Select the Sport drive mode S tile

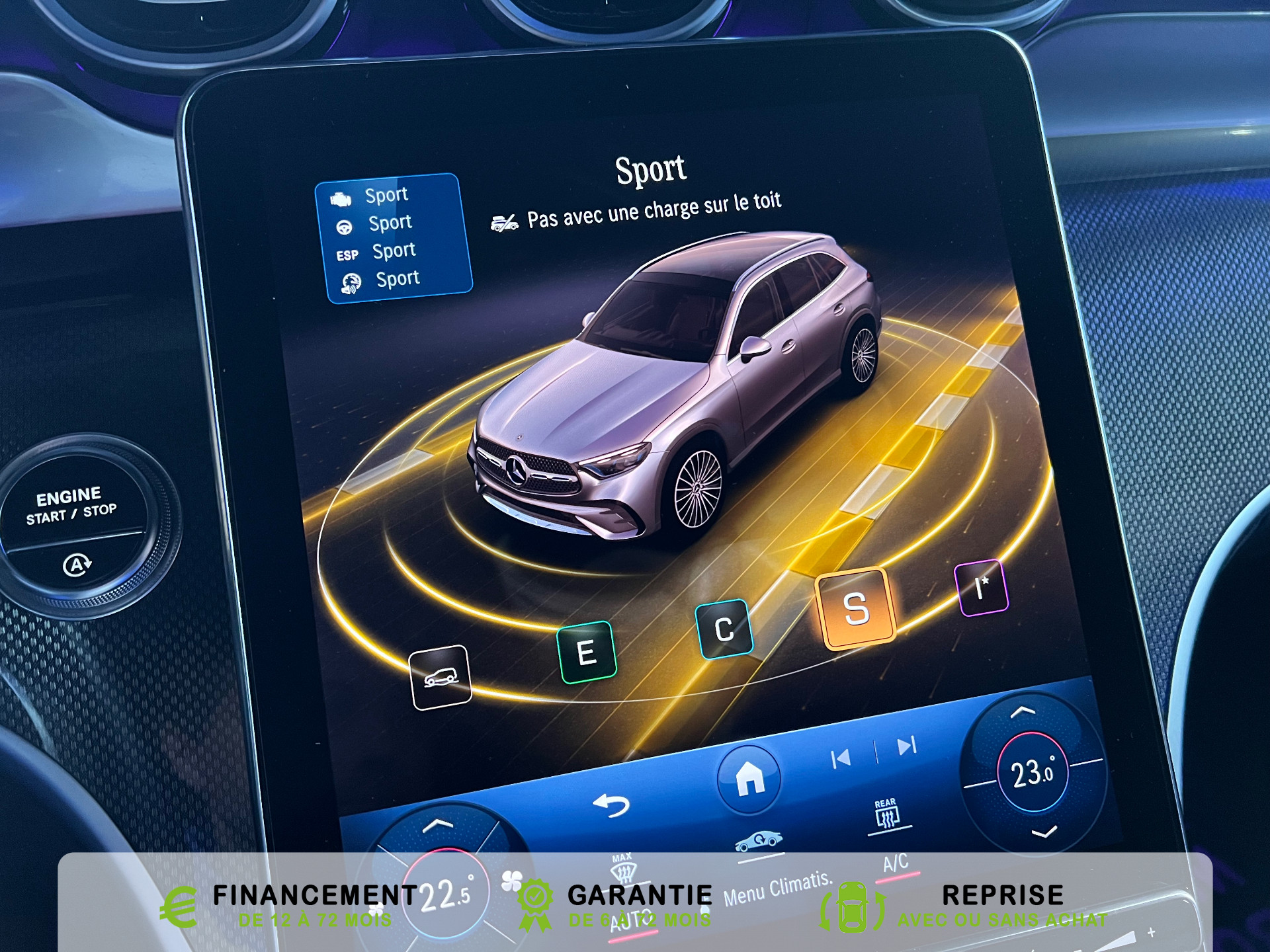(x=856, y=608)
